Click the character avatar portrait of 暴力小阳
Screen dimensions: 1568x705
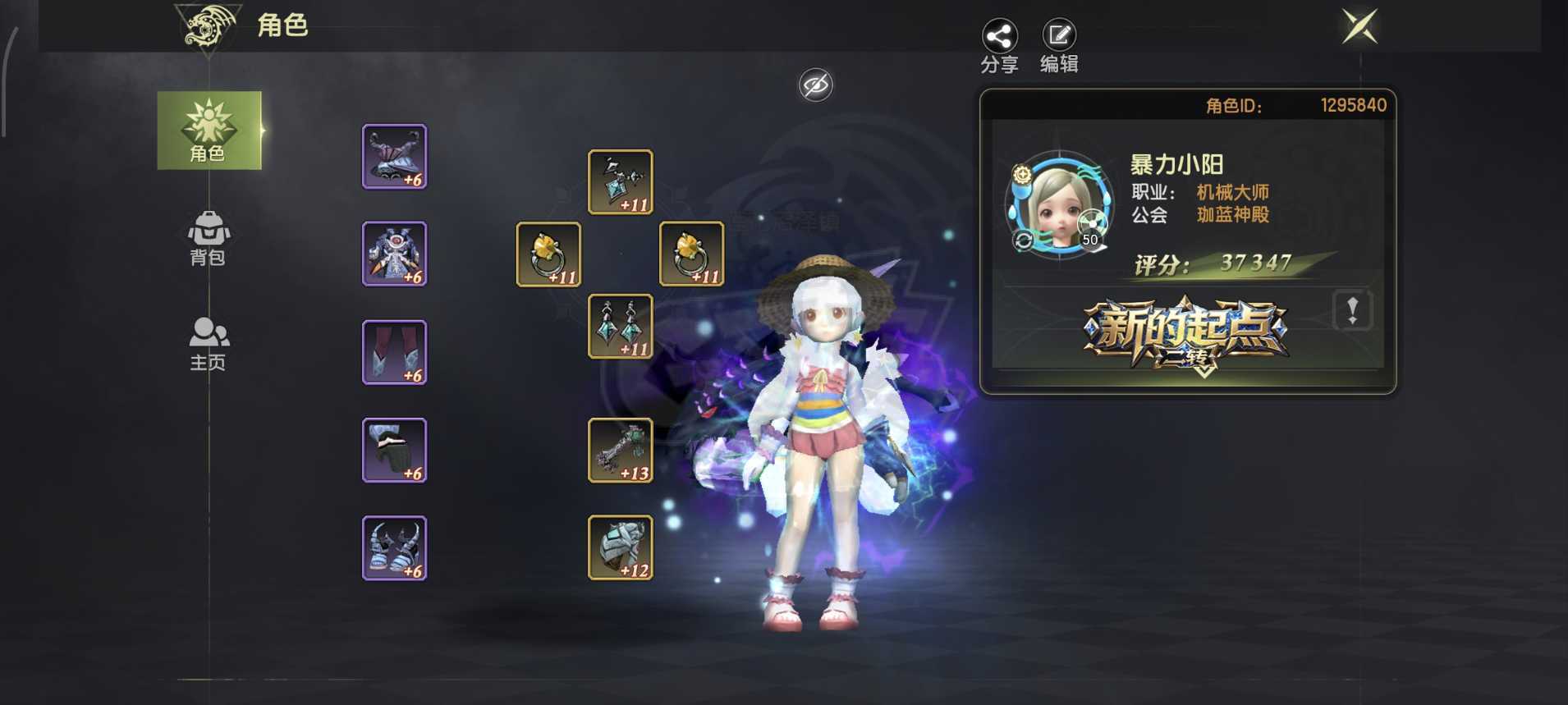point(1063,205)
